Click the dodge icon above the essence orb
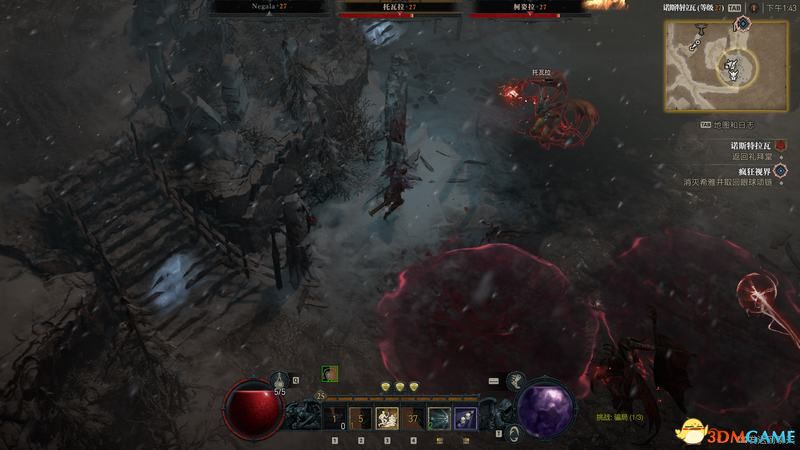Image resolution: width=800 pixels, height=450 pixels. [518, 380]
